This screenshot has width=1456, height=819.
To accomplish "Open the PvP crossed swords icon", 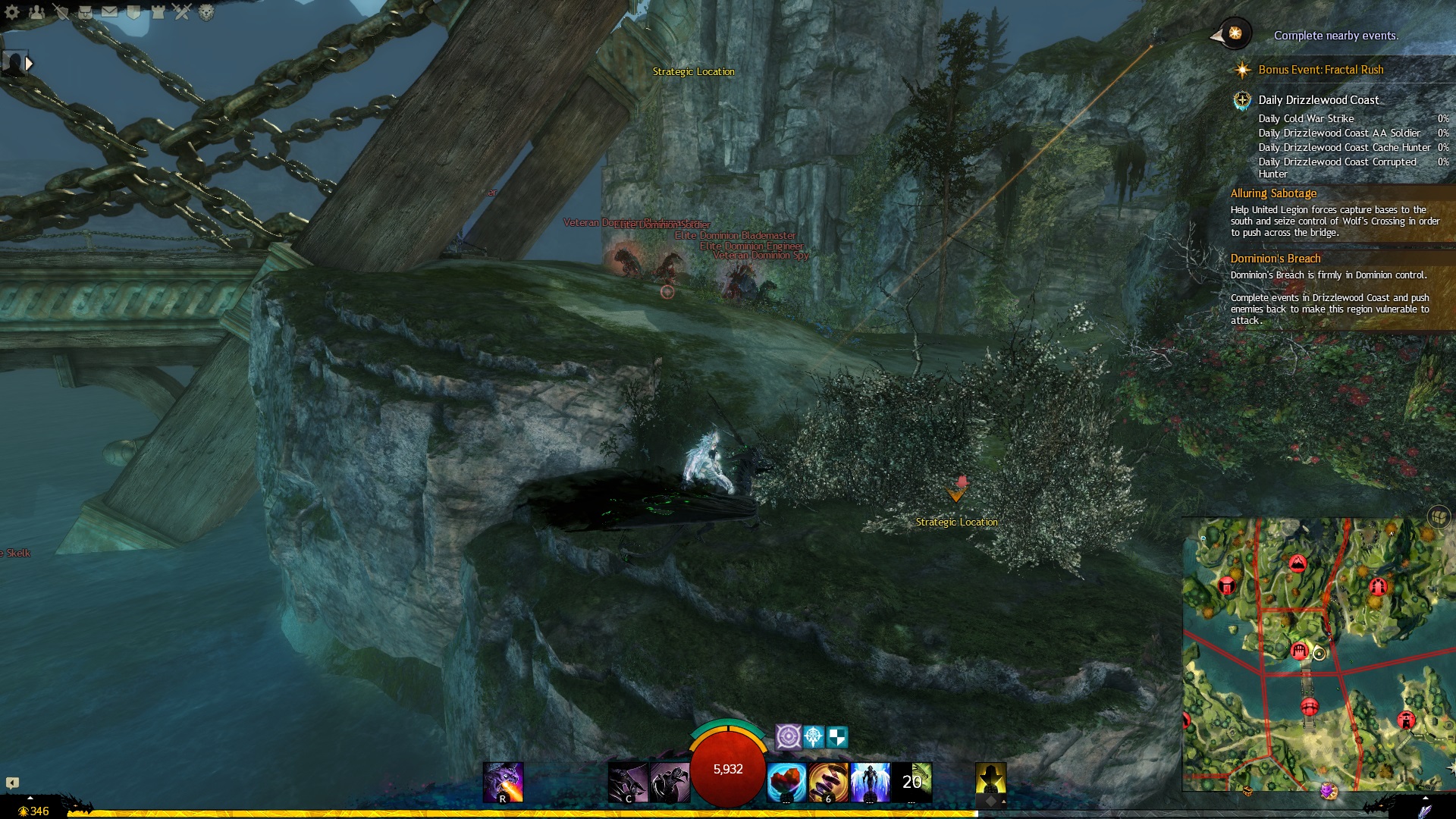I will (182, 11).
